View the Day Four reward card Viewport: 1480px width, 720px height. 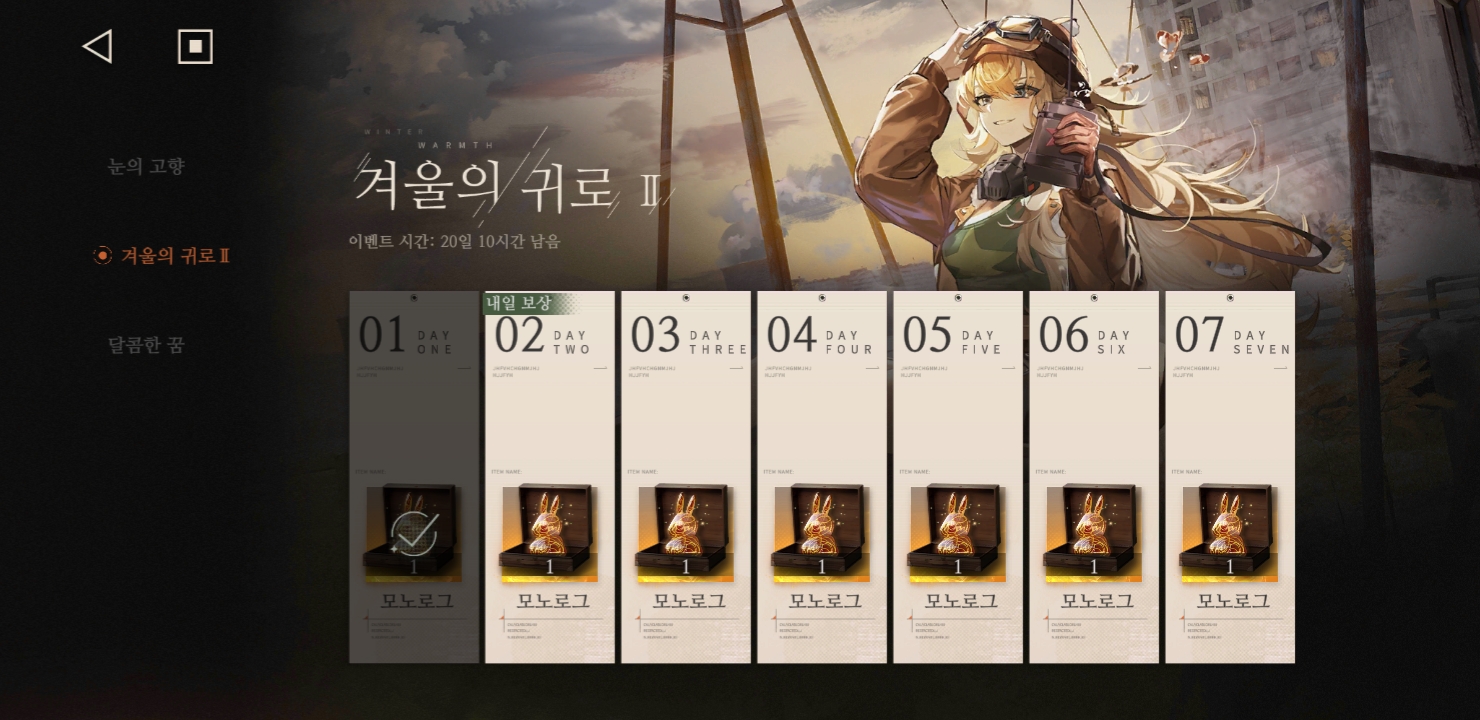tap(822, 477)
